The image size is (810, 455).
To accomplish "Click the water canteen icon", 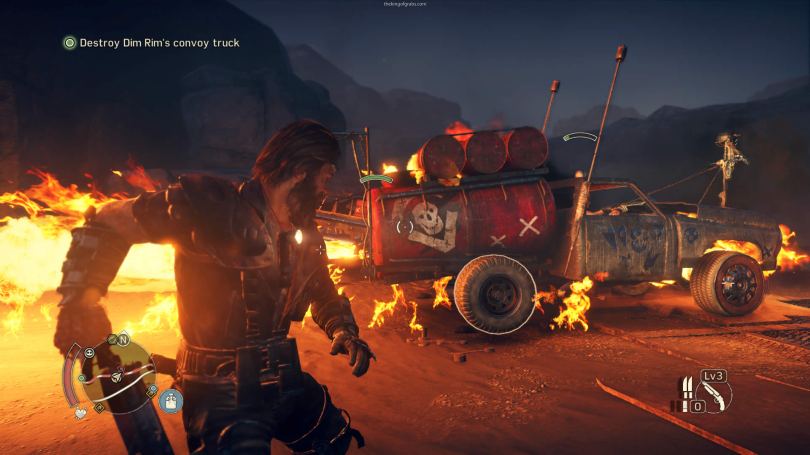I will [x=173, y=401].
